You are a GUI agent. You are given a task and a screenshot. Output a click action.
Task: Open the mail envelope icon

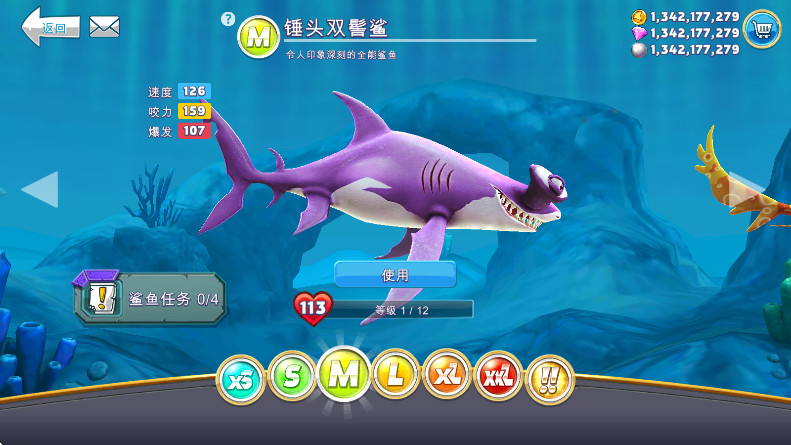click(x=104, y=27)
